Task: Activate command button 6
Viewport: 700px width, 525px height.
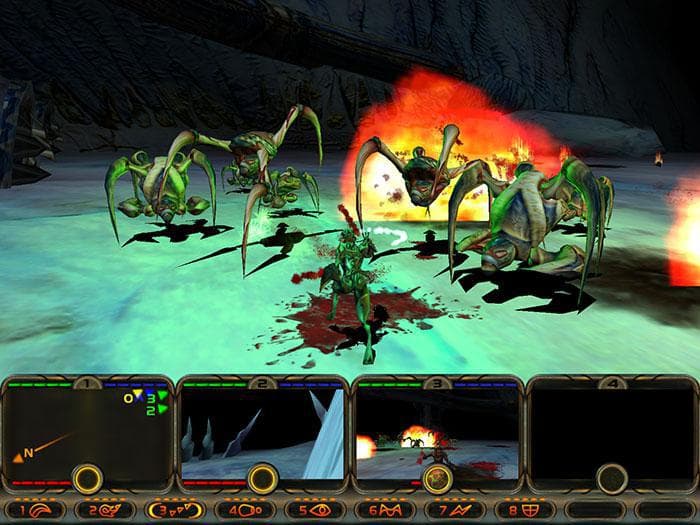Action: (384, 510)
